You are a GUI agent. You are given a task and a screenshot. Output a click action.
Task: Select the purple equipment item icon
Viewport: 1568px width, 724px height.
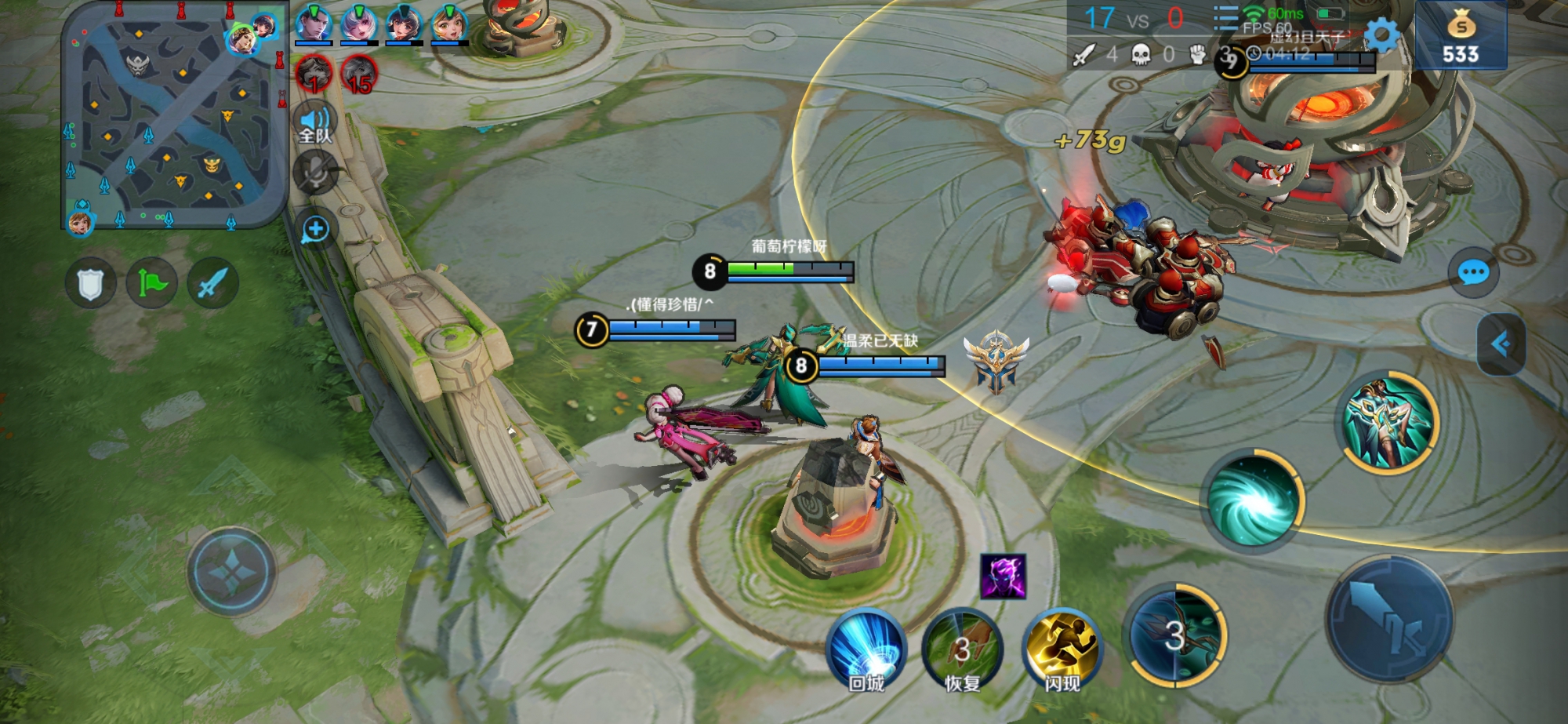(1003, 577)
